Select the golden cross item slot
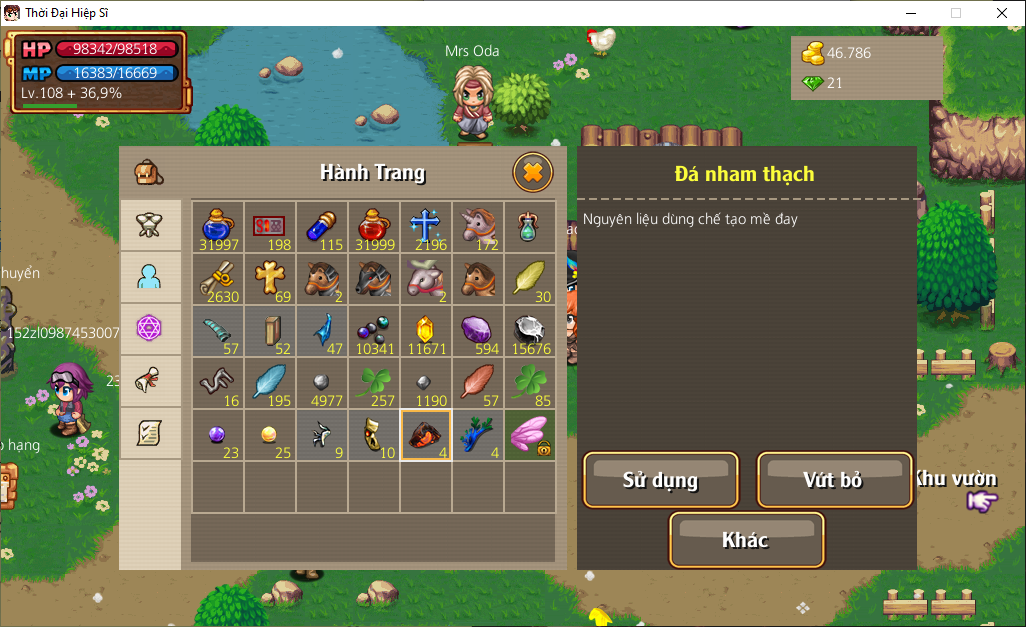 point(270,279)
